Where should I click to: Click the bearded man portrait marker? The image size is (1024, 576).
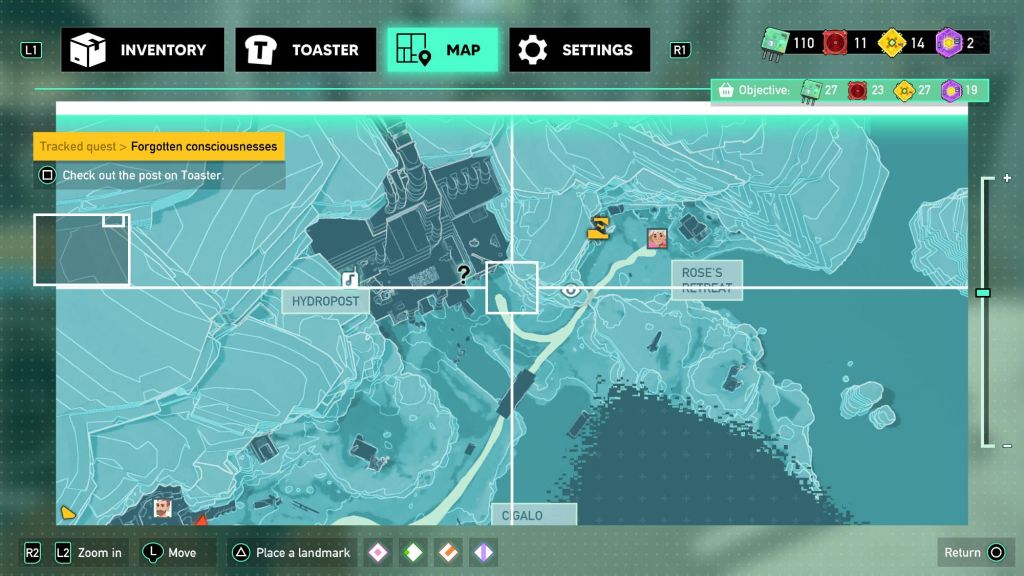162,509
